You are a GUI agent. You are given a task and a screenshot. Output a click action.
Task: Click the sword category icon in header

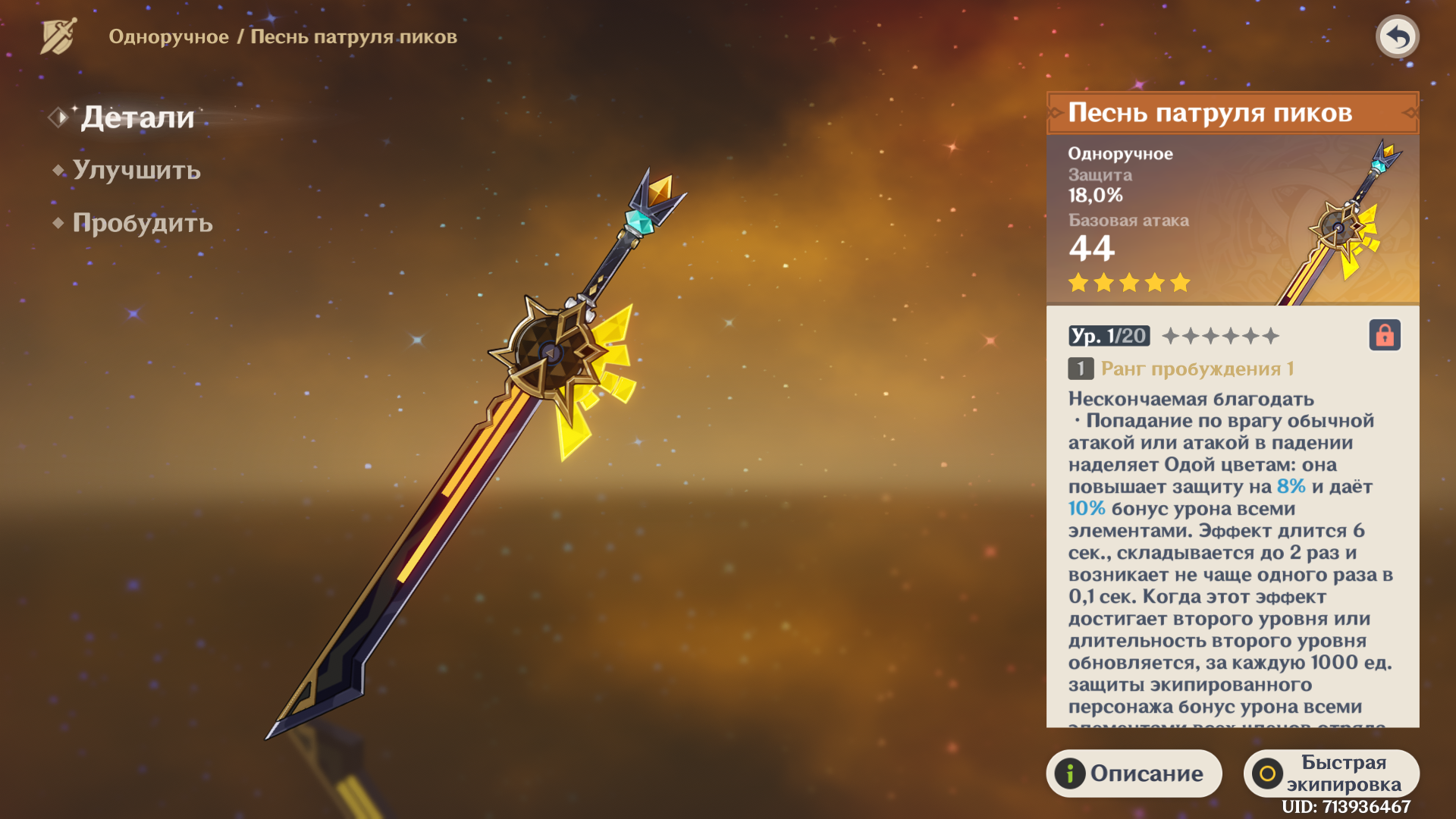coord(58,36)
